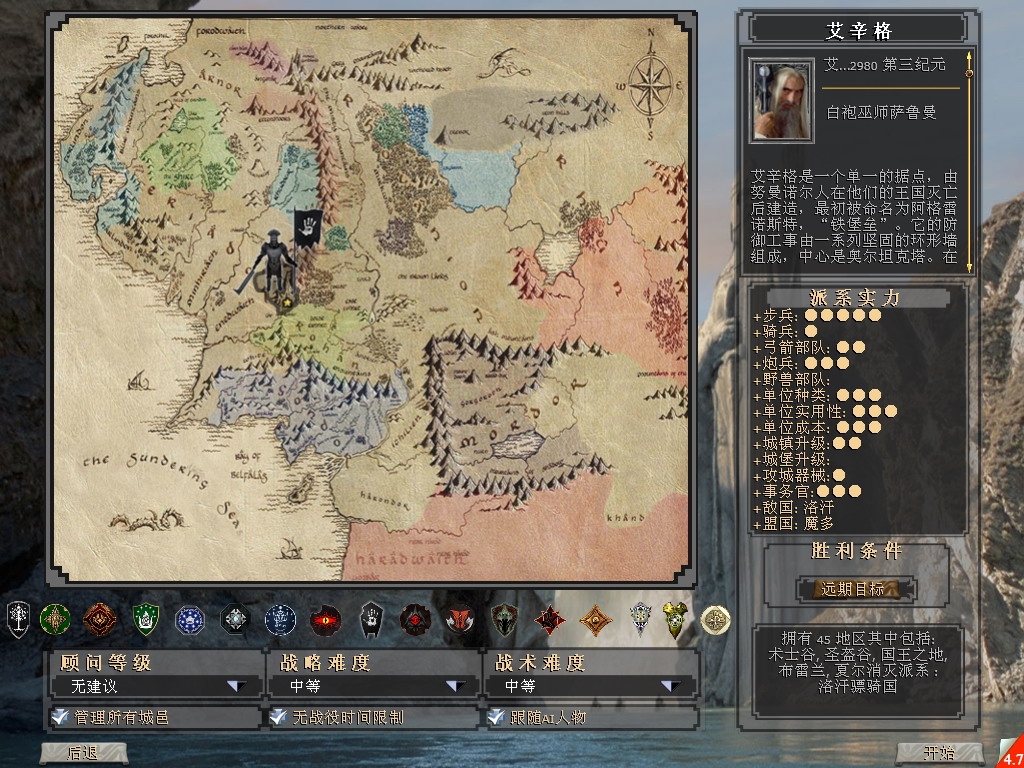Select the Isengard white hand faction emblem
Screen dimensions: 1024x768
point(371,620)
